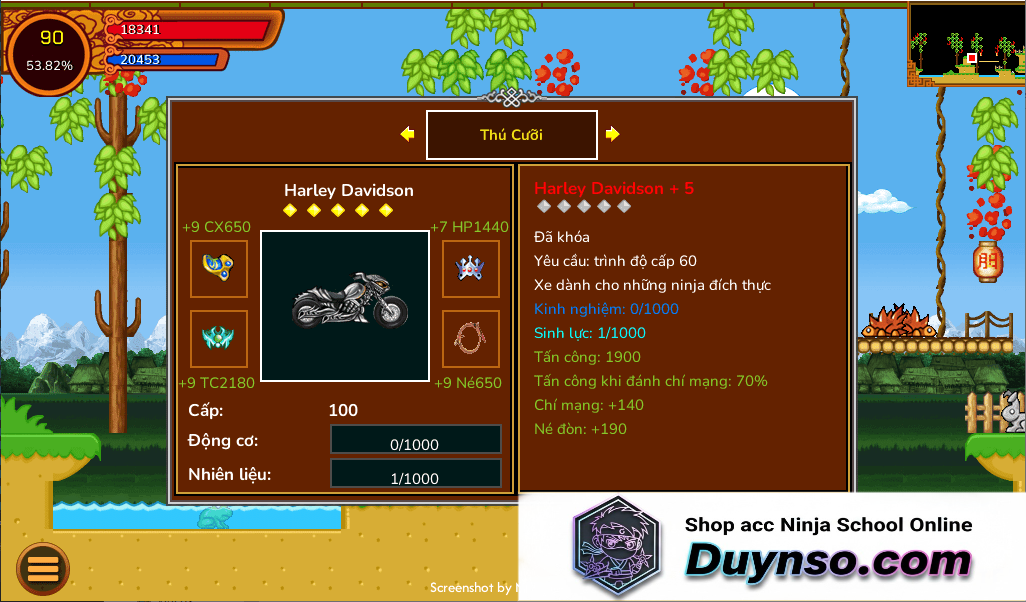This screenshot has width=1026, height=602.
Task: Select the Harley Davidson motorcycle preview
Action: [x=344, y=305]
